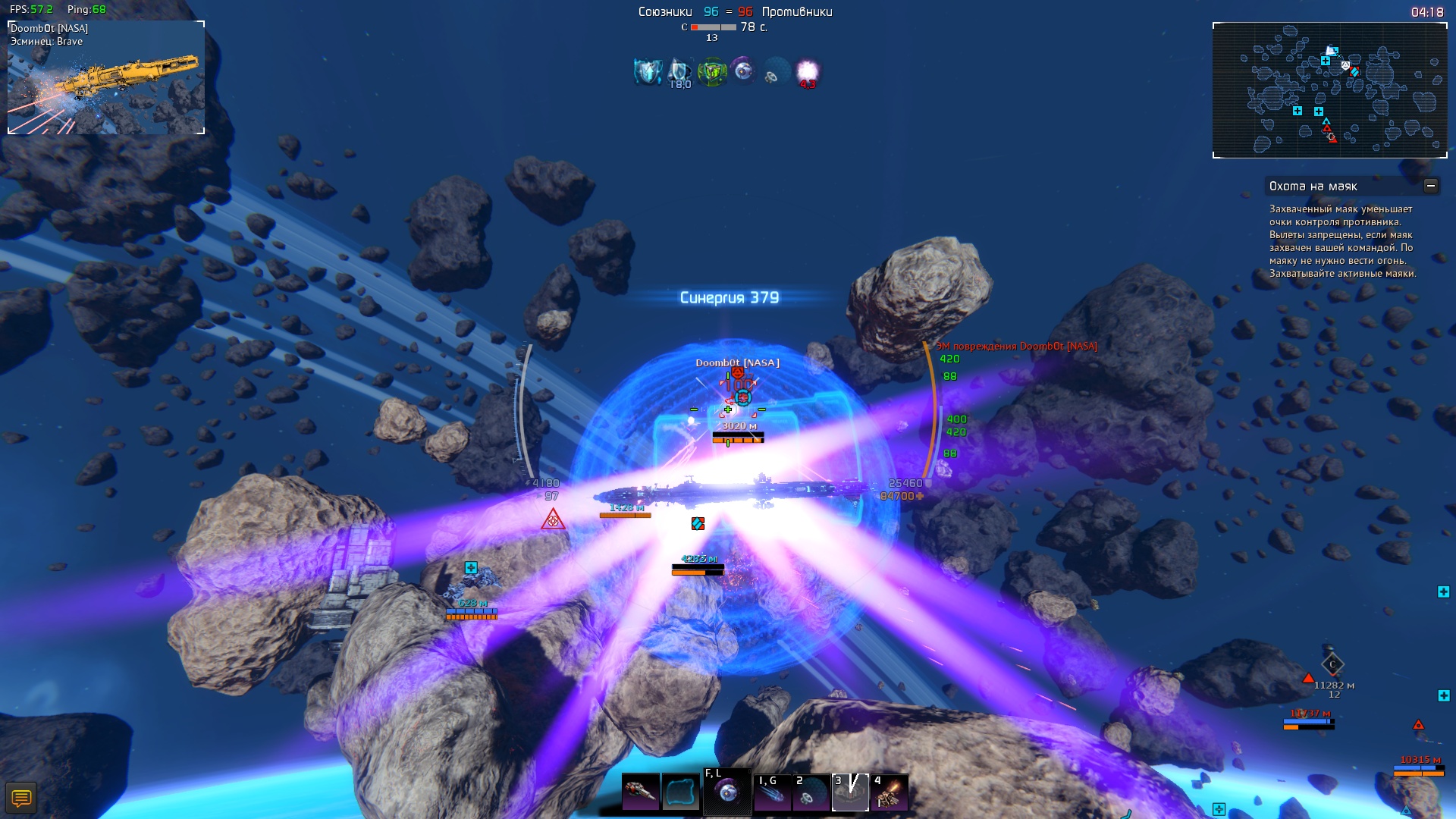Select the cannon weapon slot

641,792
